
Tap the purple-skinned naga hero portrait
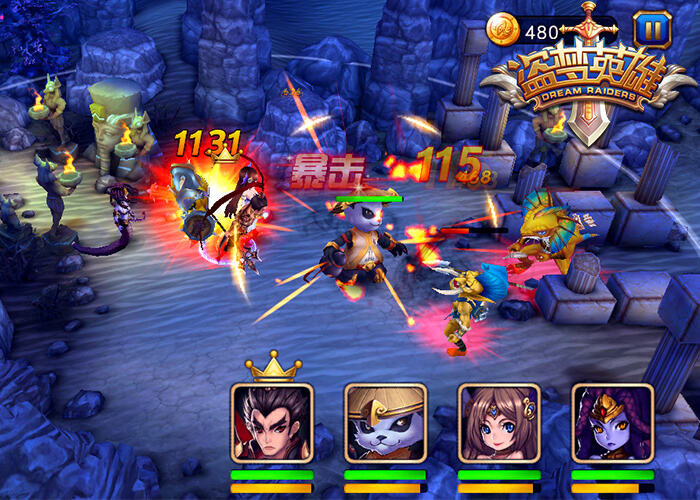click(612, 422)
